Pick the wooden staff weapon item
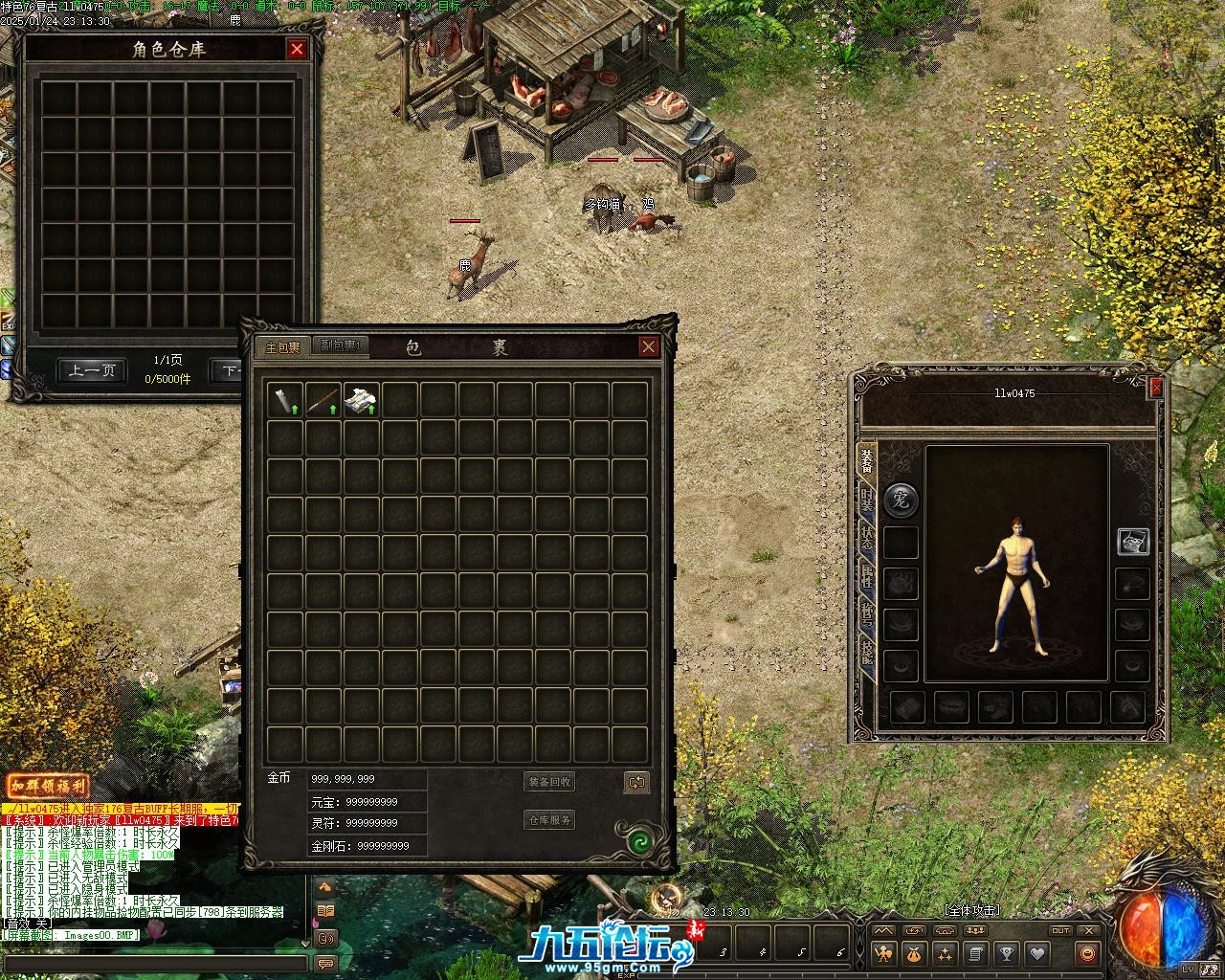 pyautogui.click(x=323, y=400)
